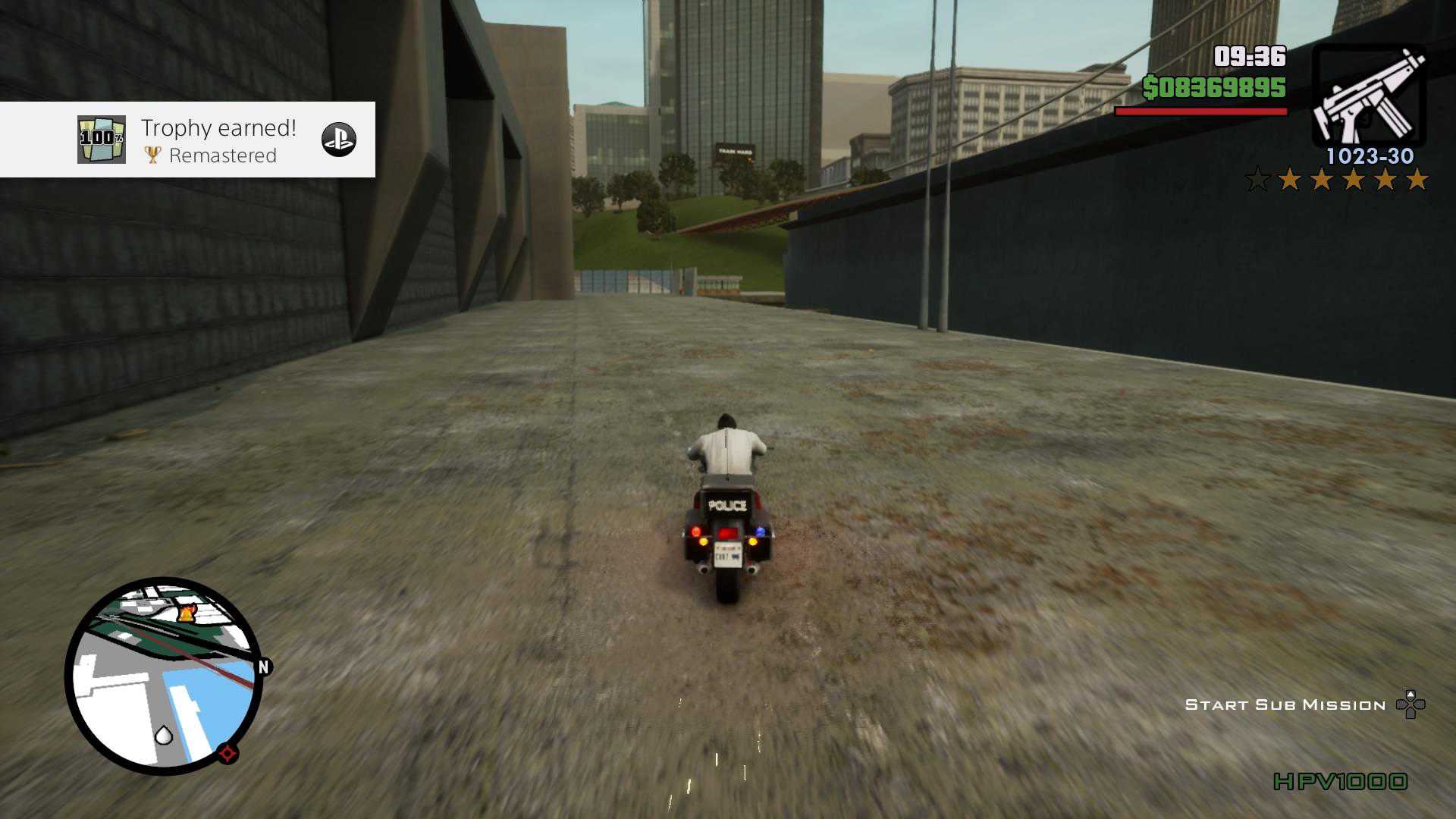Click the PlayStation logo on the notification

pyautogui.click(x=338, y=140)
